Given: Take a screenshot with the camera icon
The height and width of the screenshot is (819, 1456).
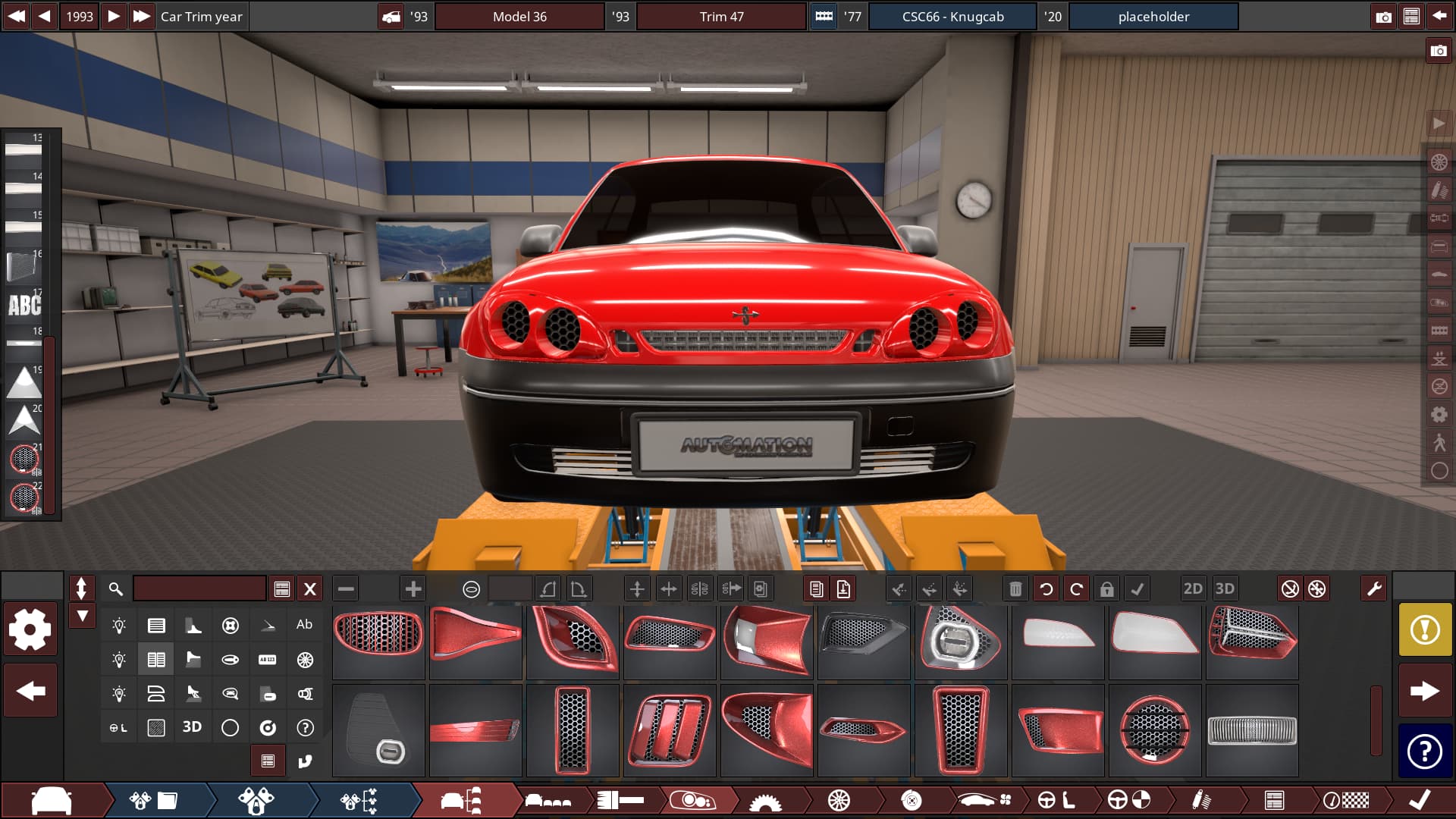Looking at the screenshot, I should (1384, 17).
